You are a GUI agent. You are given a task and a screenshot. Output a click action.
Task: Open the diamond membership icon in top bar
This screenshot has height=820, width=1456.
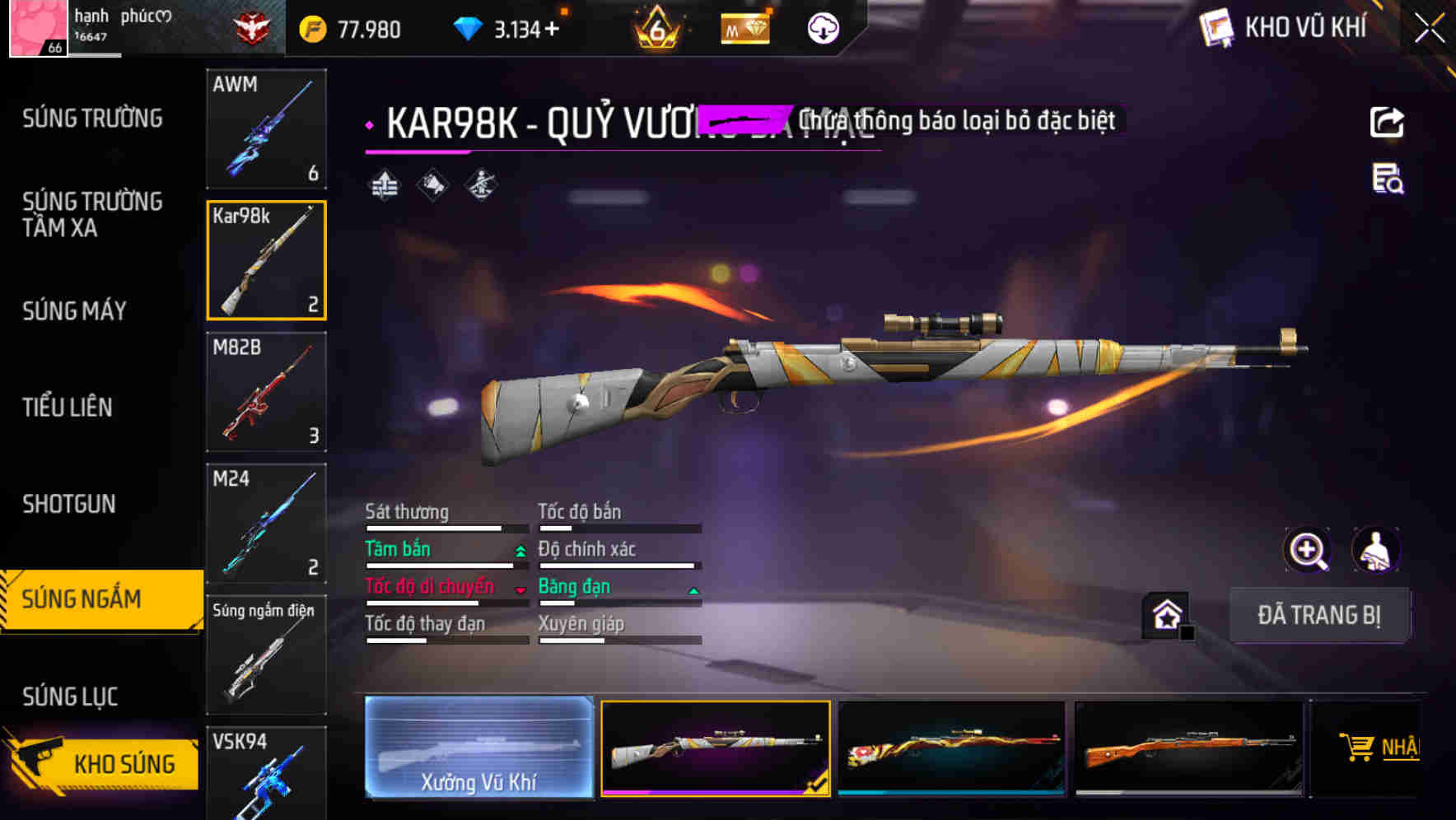(745, 27)
